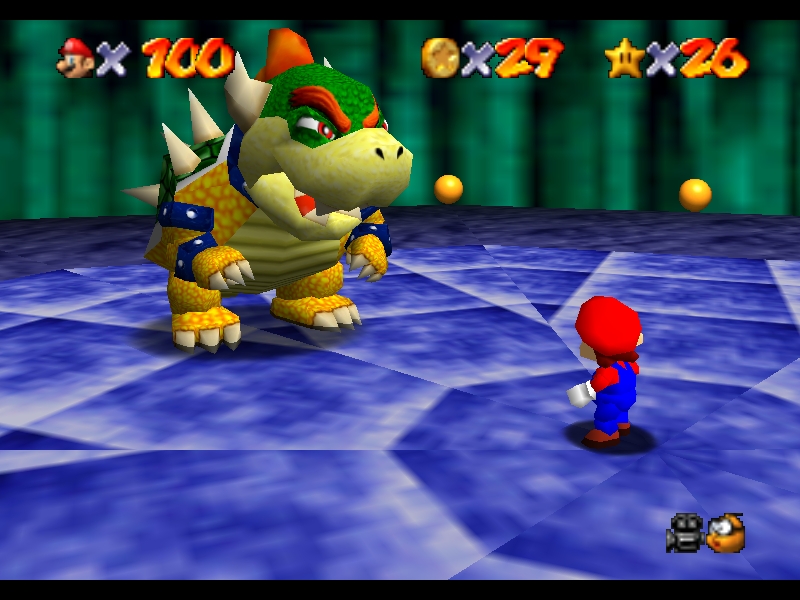Click the Mario head lives icon

coord(76,57)
